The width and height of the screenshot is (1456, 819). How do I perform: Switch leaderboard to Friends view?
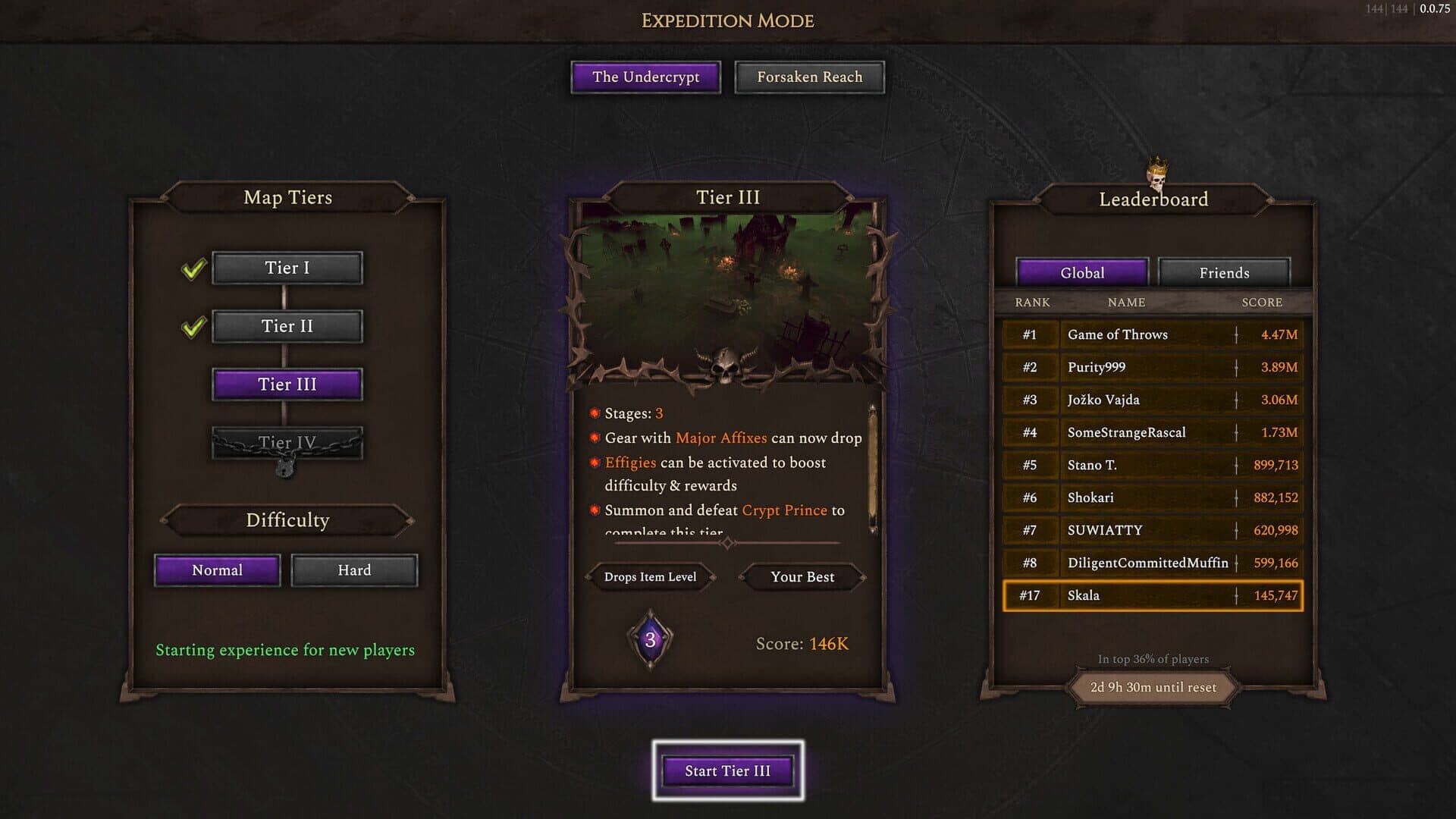click(1223, 272)
